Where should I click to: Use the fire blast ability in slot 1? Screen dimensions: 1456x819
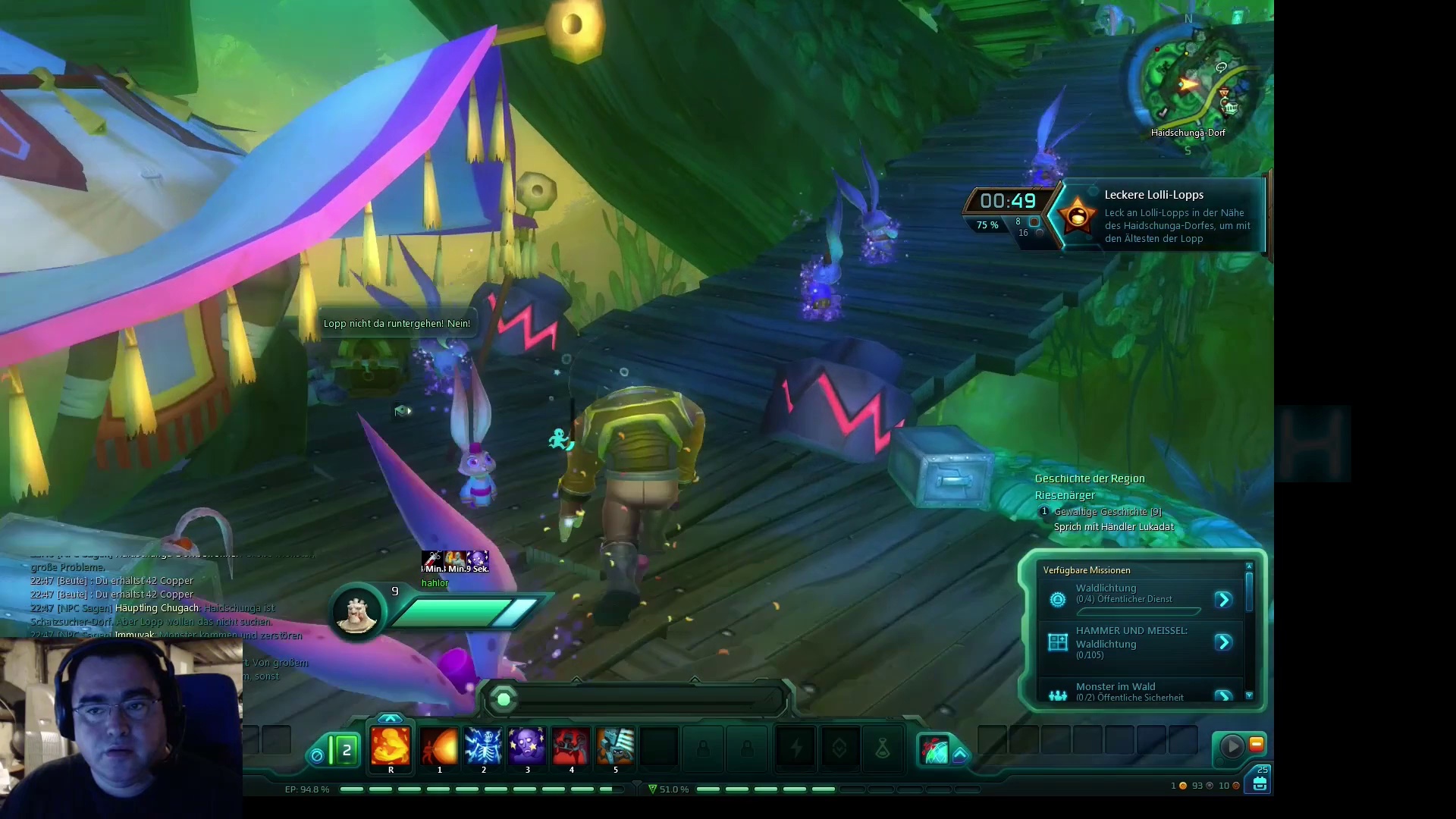point(439,746)
